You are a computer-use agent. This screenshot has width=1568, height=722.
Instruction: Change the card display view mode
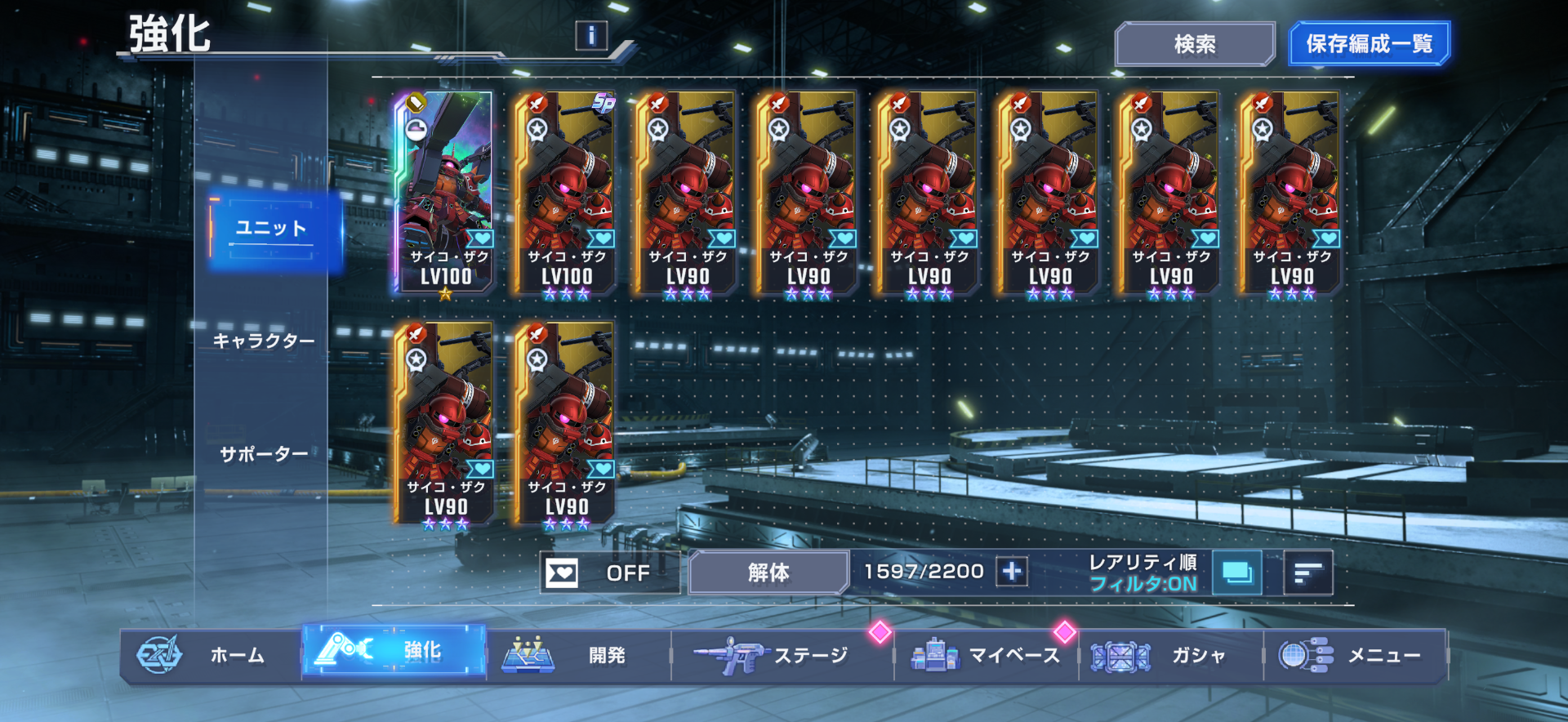coord(1237,573)
